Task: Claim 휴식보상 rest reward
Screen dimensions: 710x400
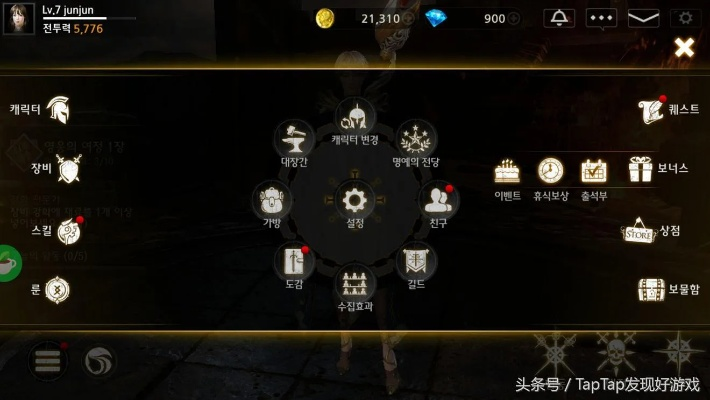Action: point(550,172)
